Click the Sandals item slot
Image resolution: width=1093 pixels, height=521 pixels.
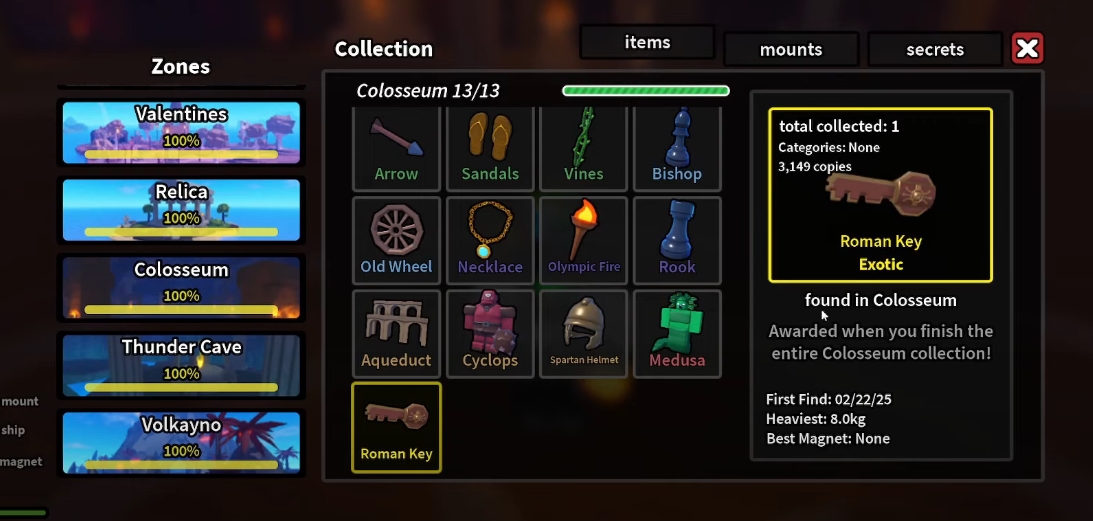[490, 149]
